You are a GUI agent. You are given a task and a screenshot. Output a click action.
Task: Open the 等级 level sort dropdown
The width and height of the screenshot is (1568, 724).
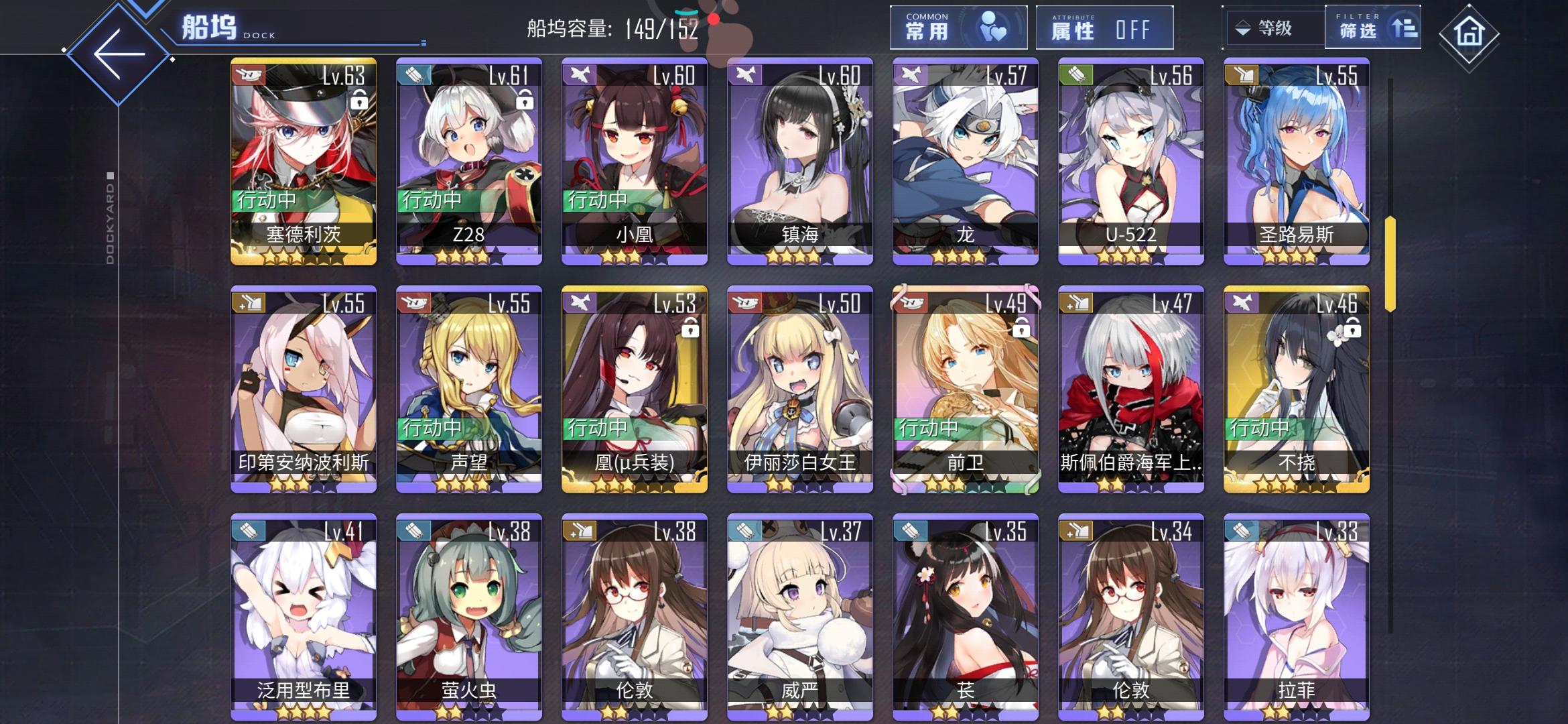pos(1270,28)
